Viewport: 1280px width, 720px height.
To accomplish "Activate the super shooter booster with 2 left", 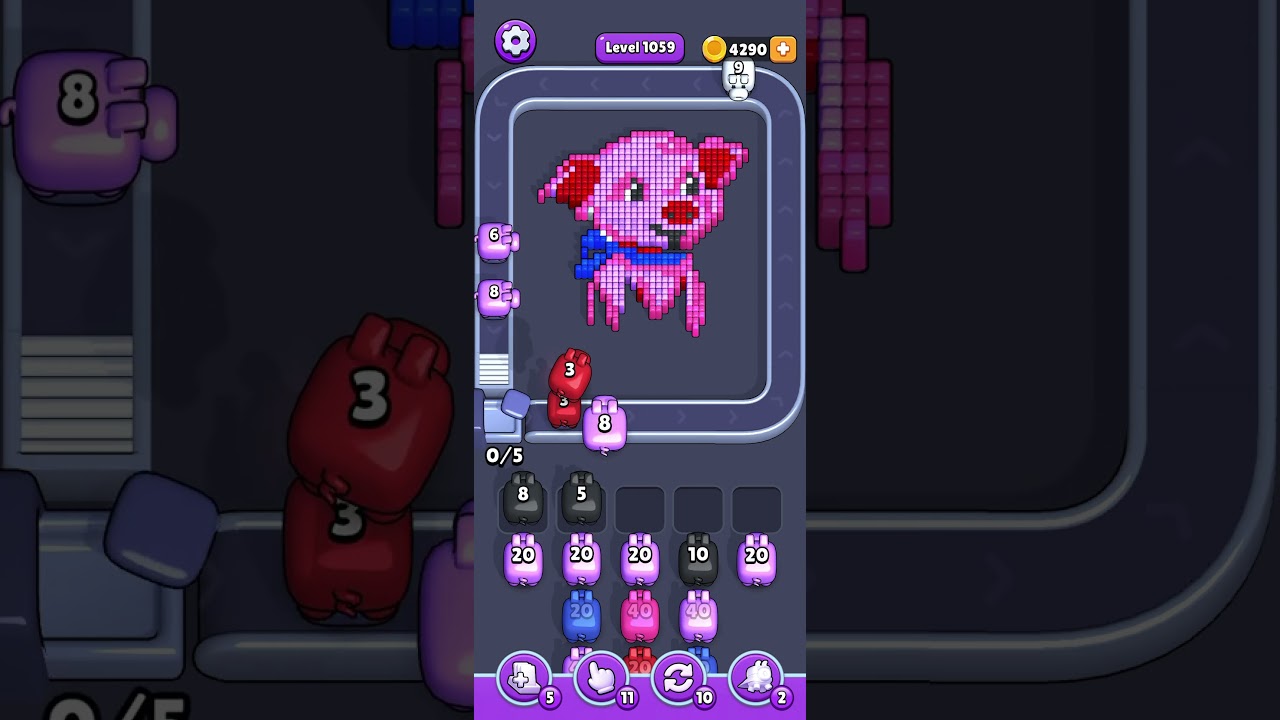I will tap(756, 679).
